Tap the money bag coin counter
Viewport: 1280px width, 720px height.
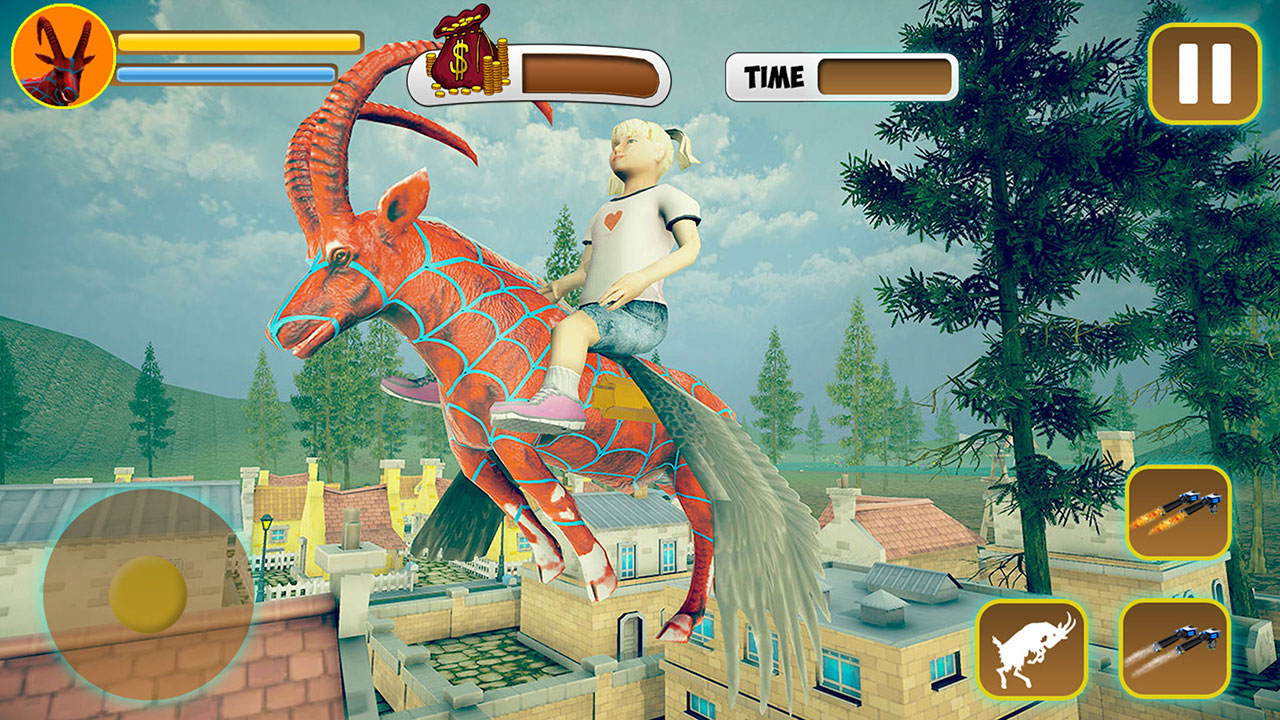pyautogui.click(x=465, y=60)
